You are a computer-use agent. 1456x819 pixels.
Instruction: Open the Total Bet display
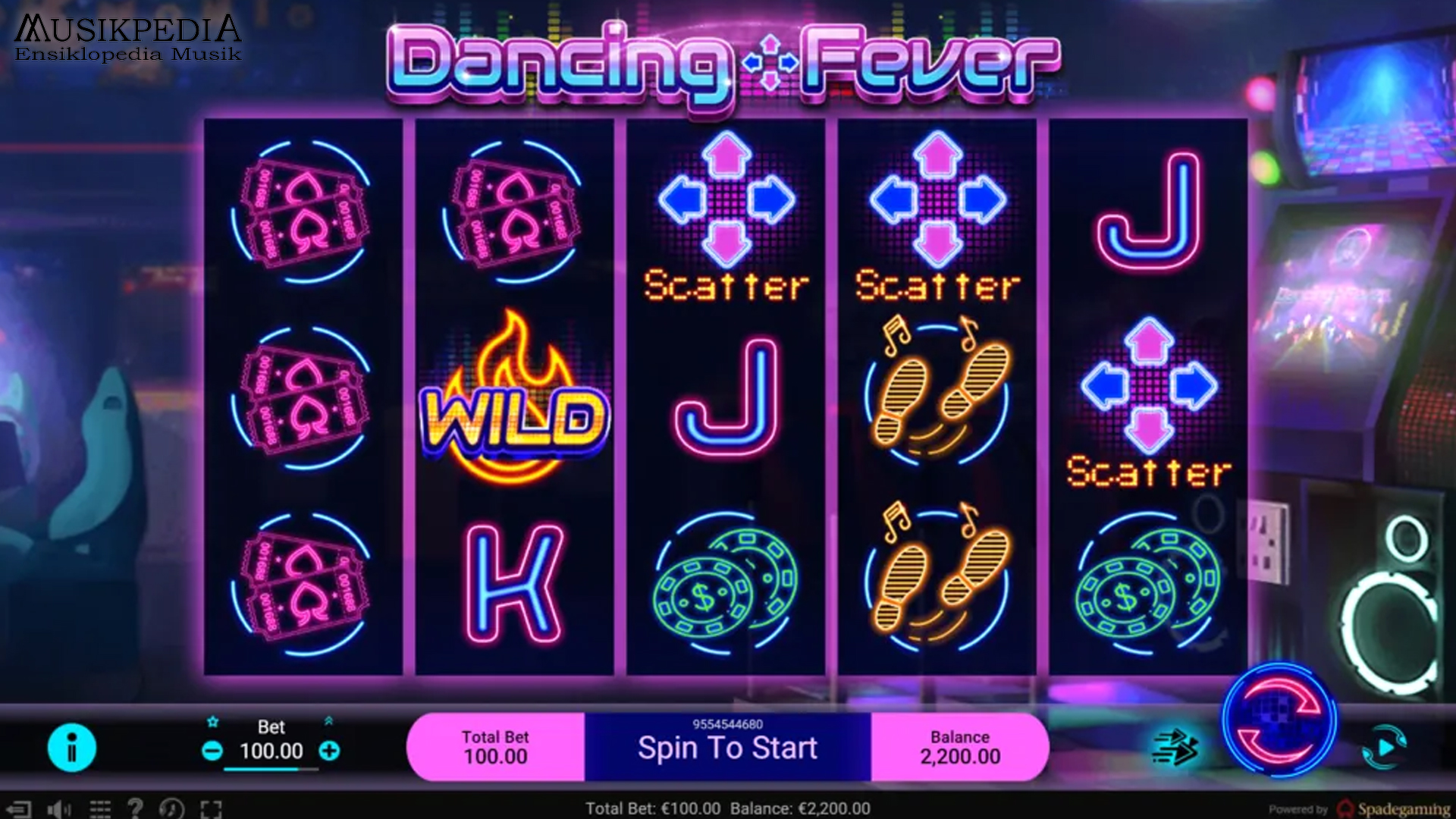495,746
